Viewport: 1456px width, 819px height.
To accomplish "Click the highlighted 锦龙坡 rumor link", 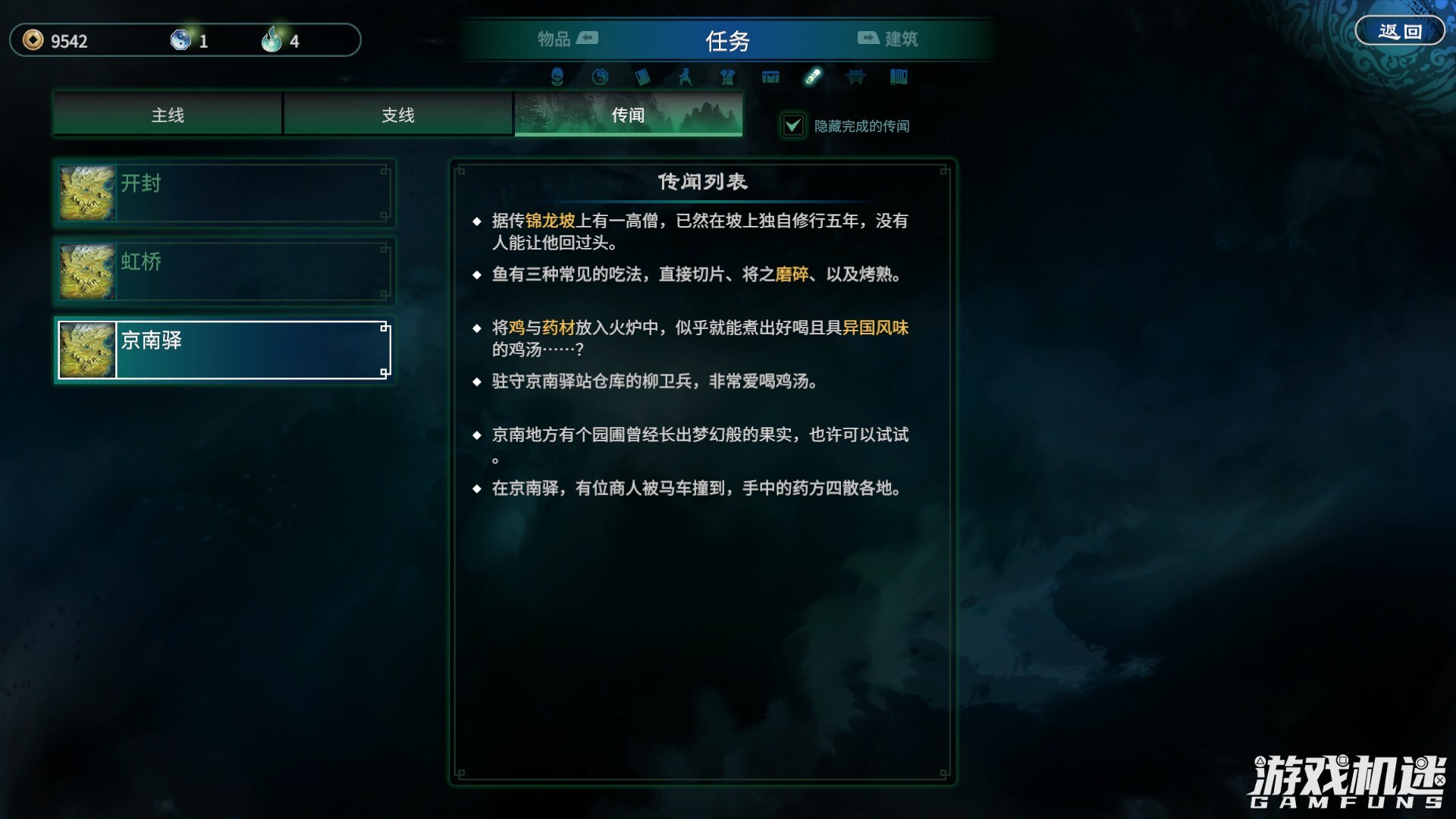I will pyautogui.click(x=551, y=222).
